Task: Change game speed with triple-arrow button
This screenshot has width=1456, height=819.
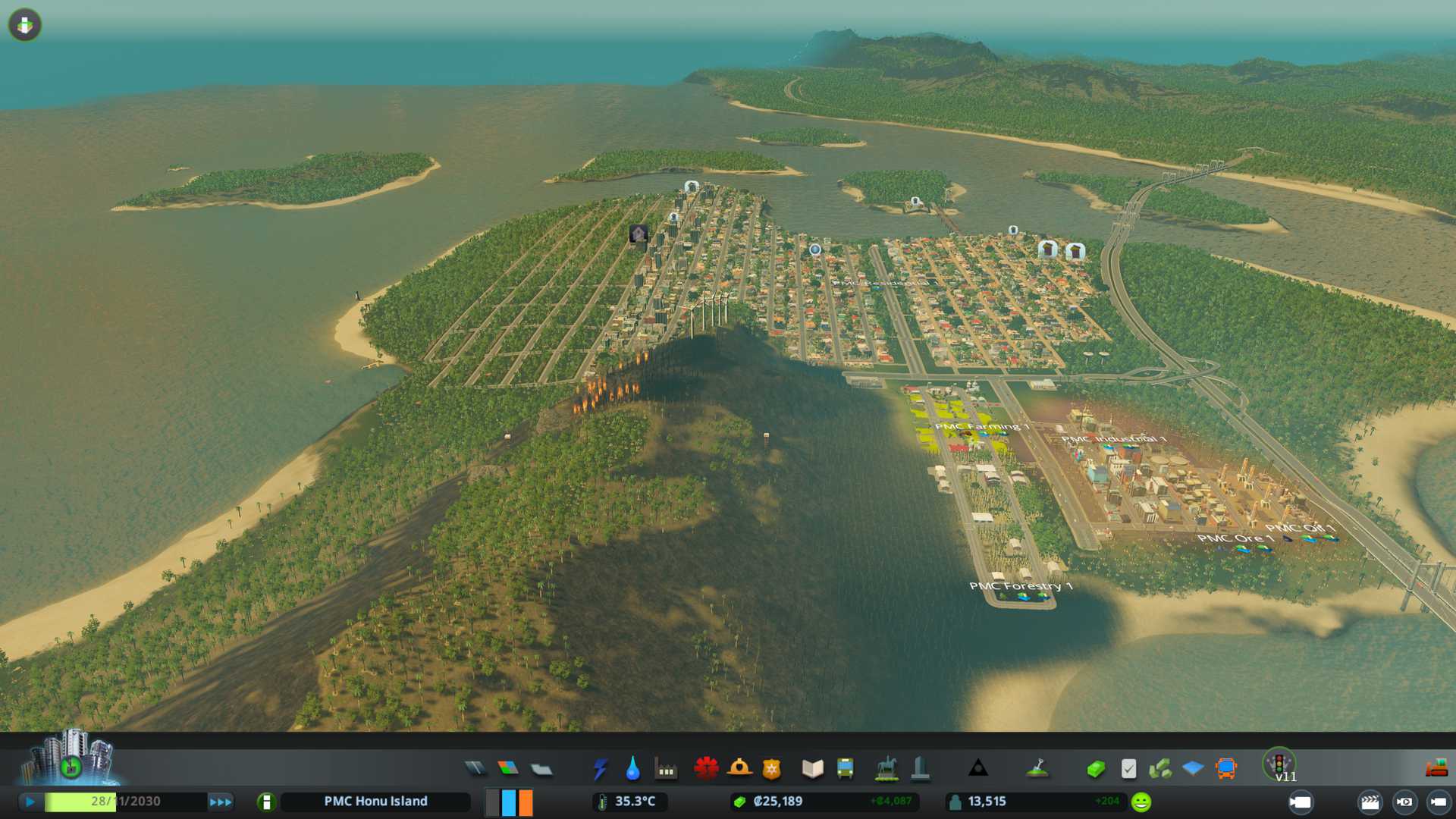Action: click(221, 802)
